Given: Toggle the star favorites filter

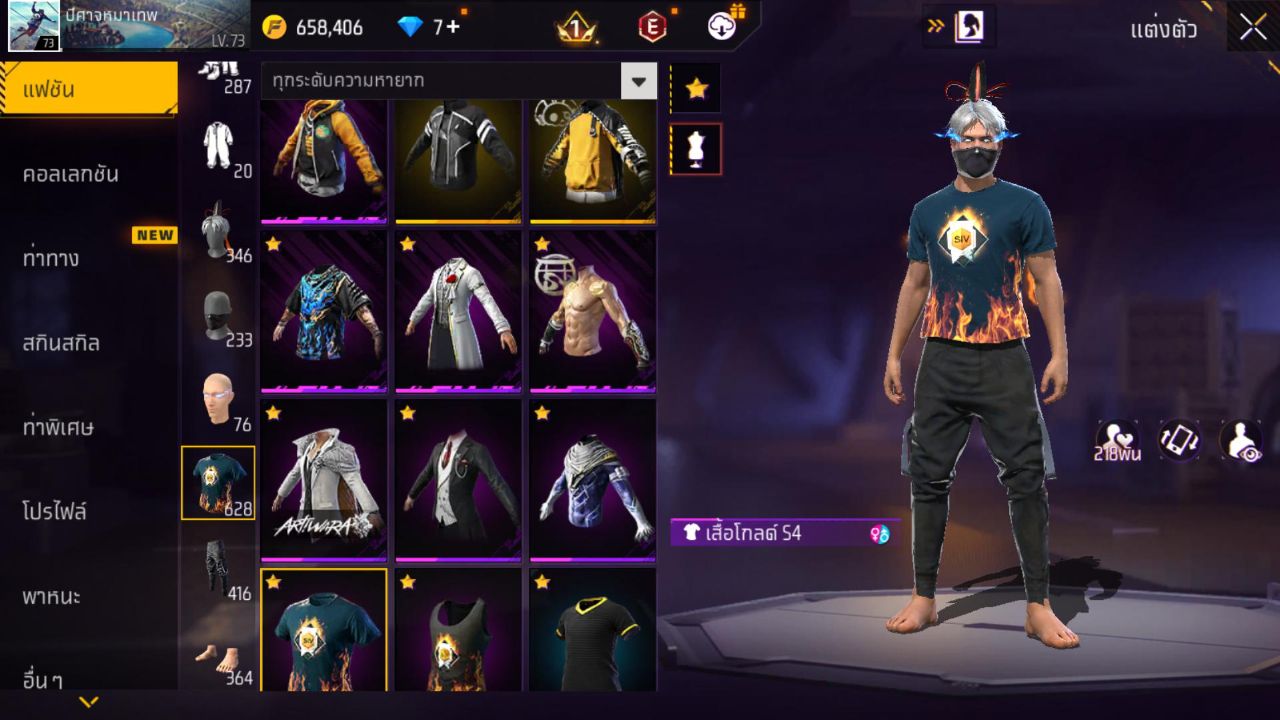Looking at the screenshot, I should 696,88.
